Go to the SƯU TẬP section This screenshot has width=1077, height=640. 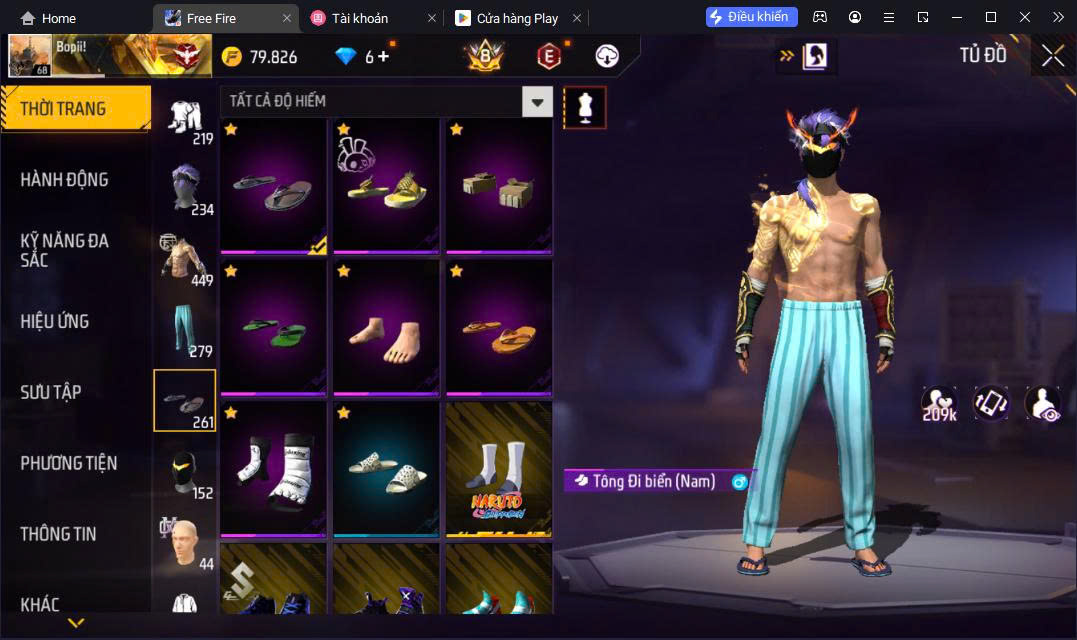click(x=51, y=392)
